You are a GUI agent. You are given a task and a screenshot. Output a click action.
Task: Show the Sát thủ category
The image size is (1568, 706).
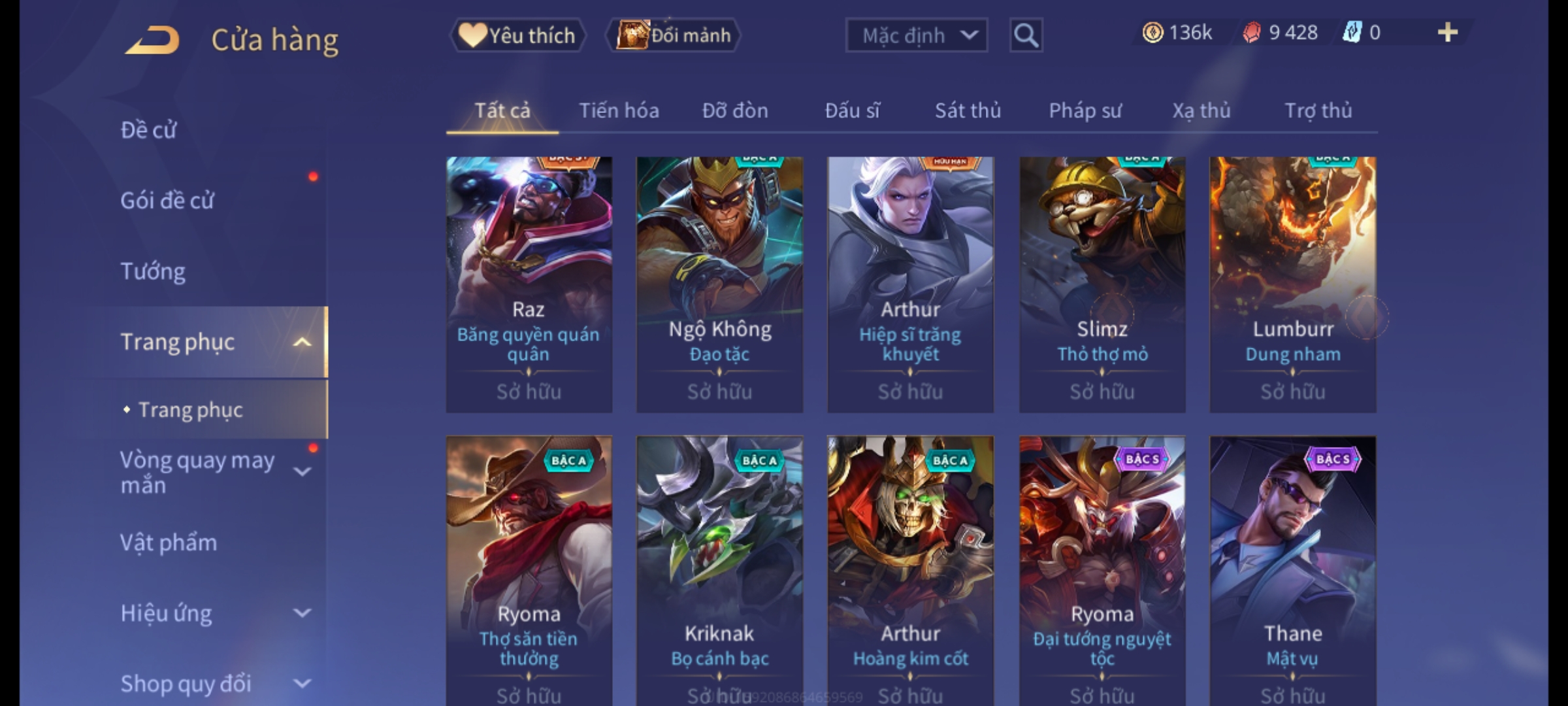968,110
